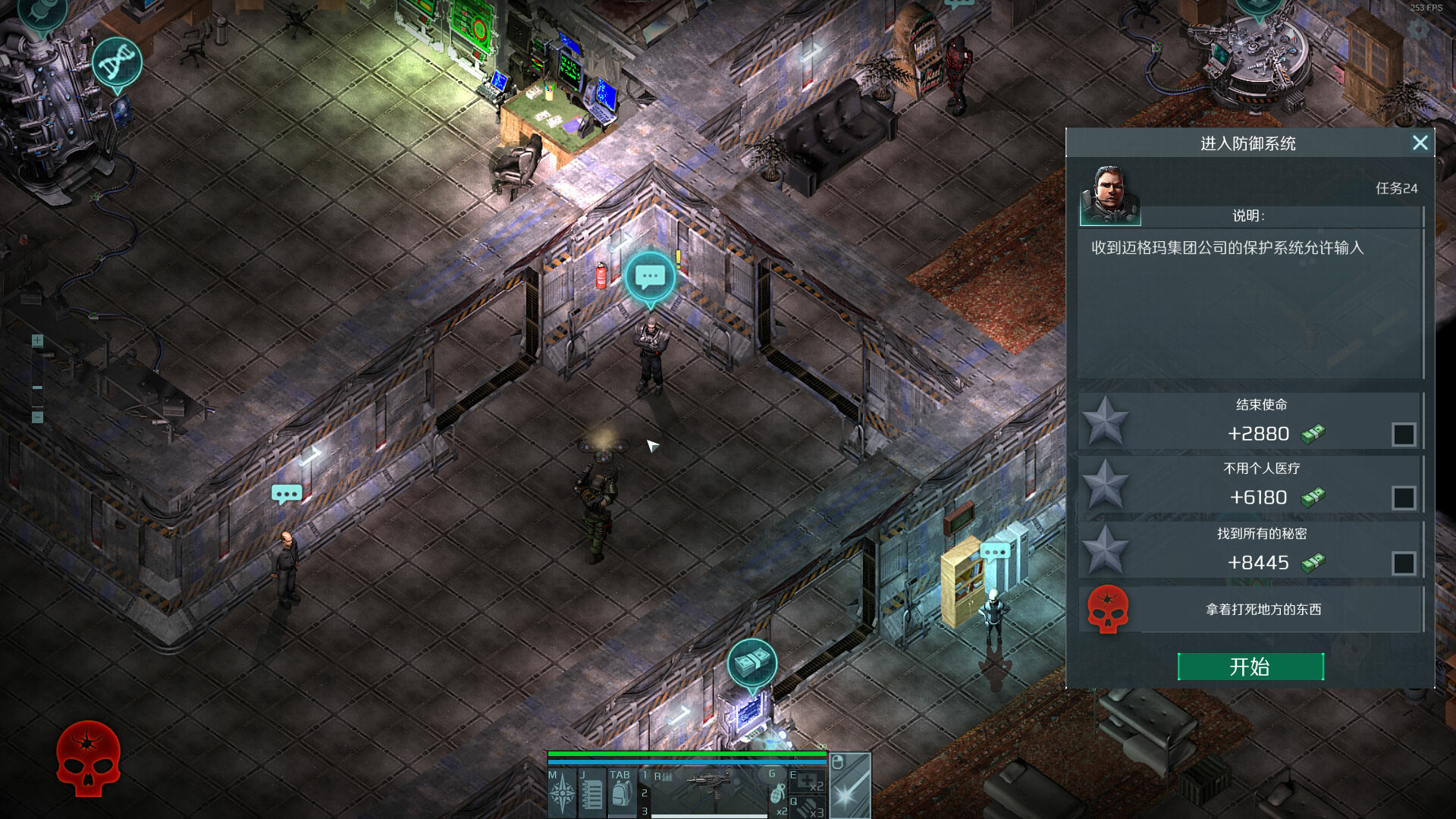This screenshot has width=1456, height=819.
Task: Open the journal notes icon
Action: click(591, 794)
